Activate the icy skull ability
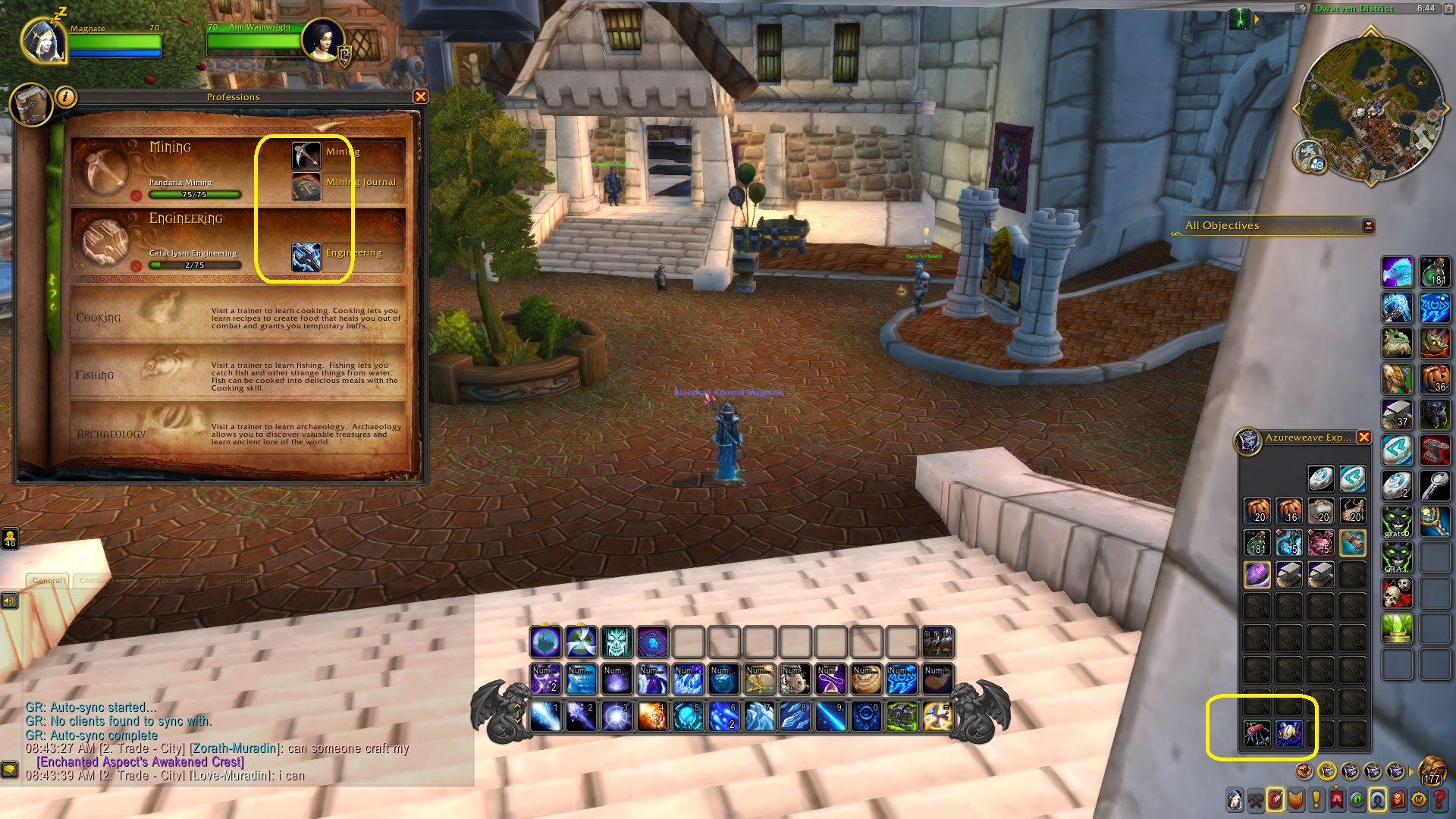The image size is (1456, 819). (x=617, y=642)
